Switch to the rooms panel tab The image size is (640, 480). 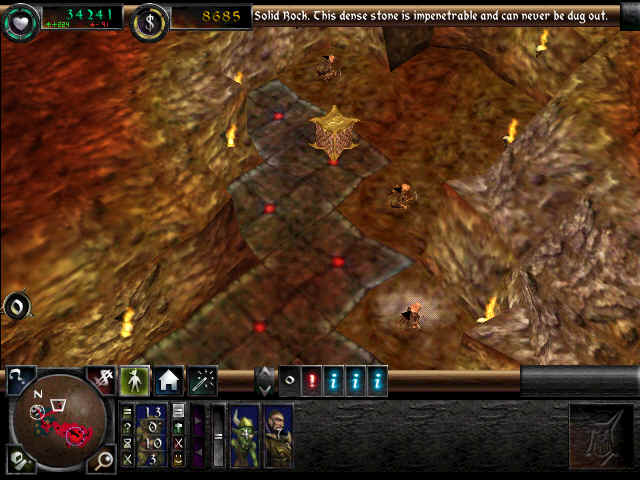pyautogui.click(x=169, y=380)
